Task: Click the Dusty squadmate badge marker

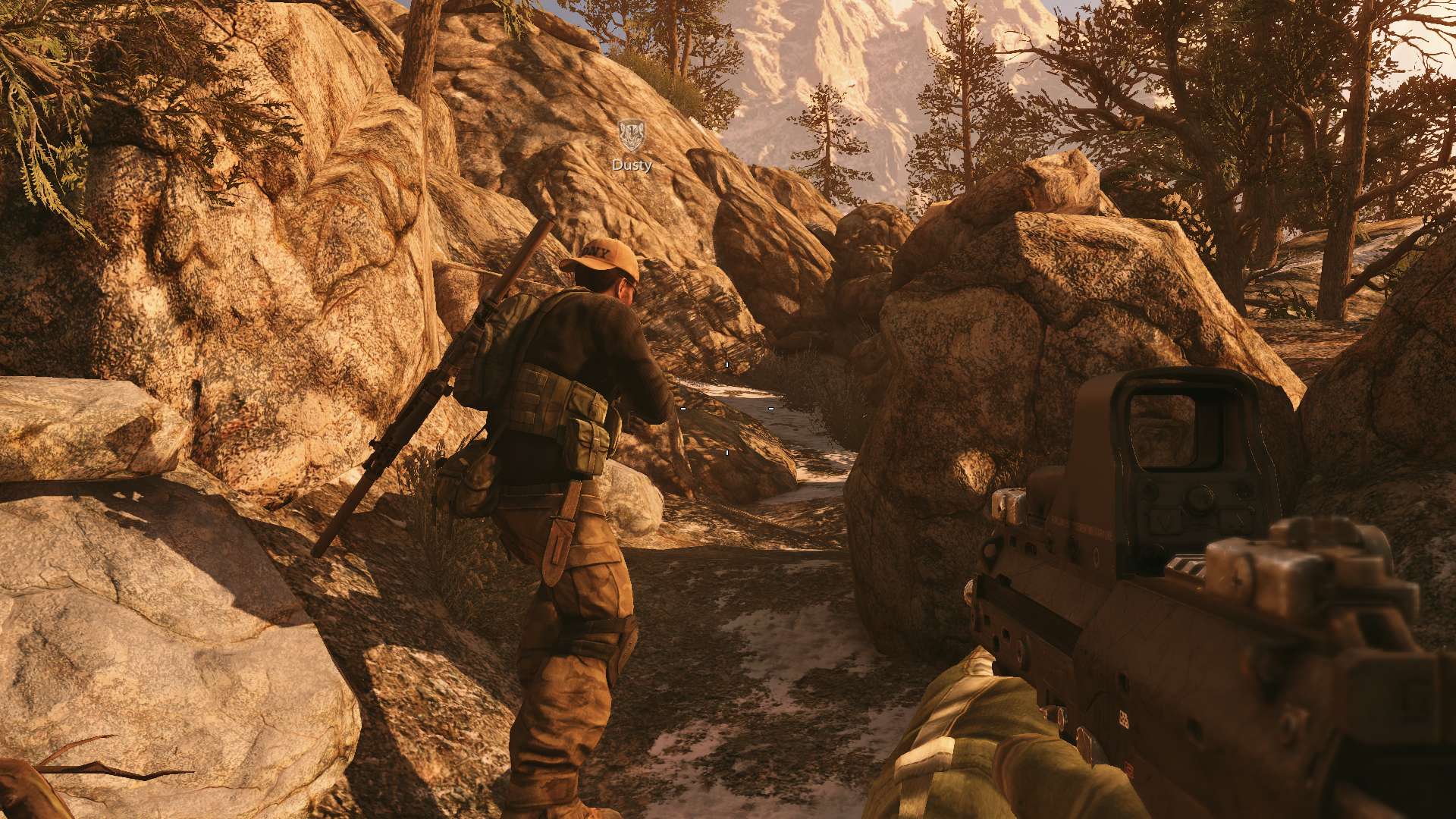Action: [630, 136]
